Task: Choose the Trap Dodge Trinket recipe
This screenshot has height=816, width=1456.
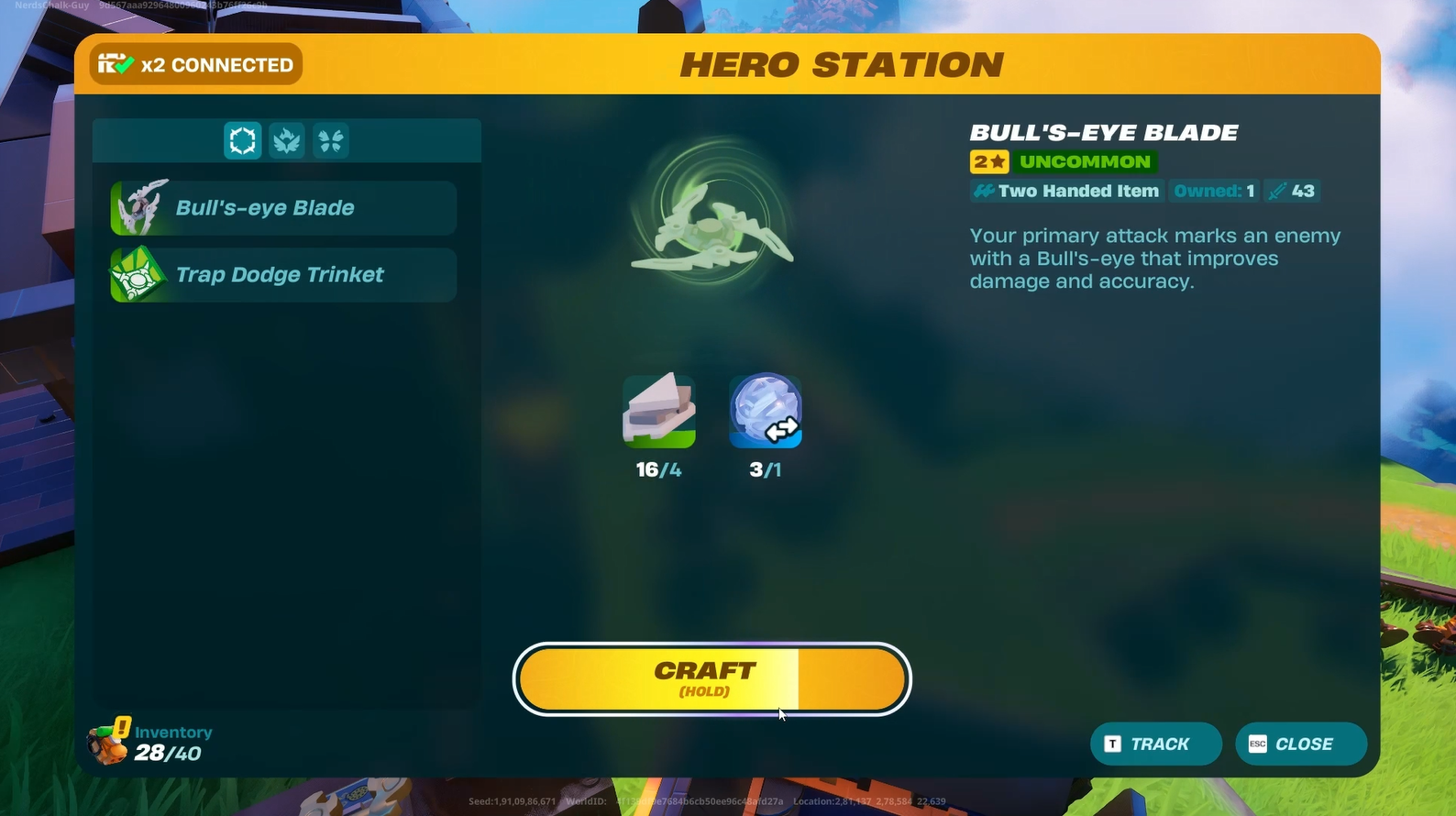Action: pyautogui.click(x=283, y=275)
